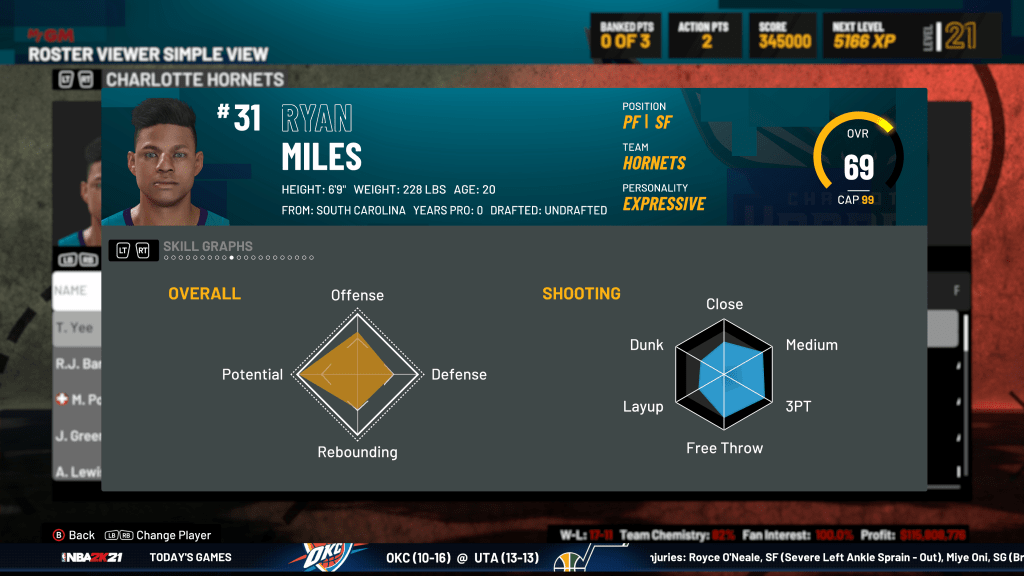This screenshot has height=576, width=1024.
Task: Pick the J. Gree roster row
Action: 78,436
